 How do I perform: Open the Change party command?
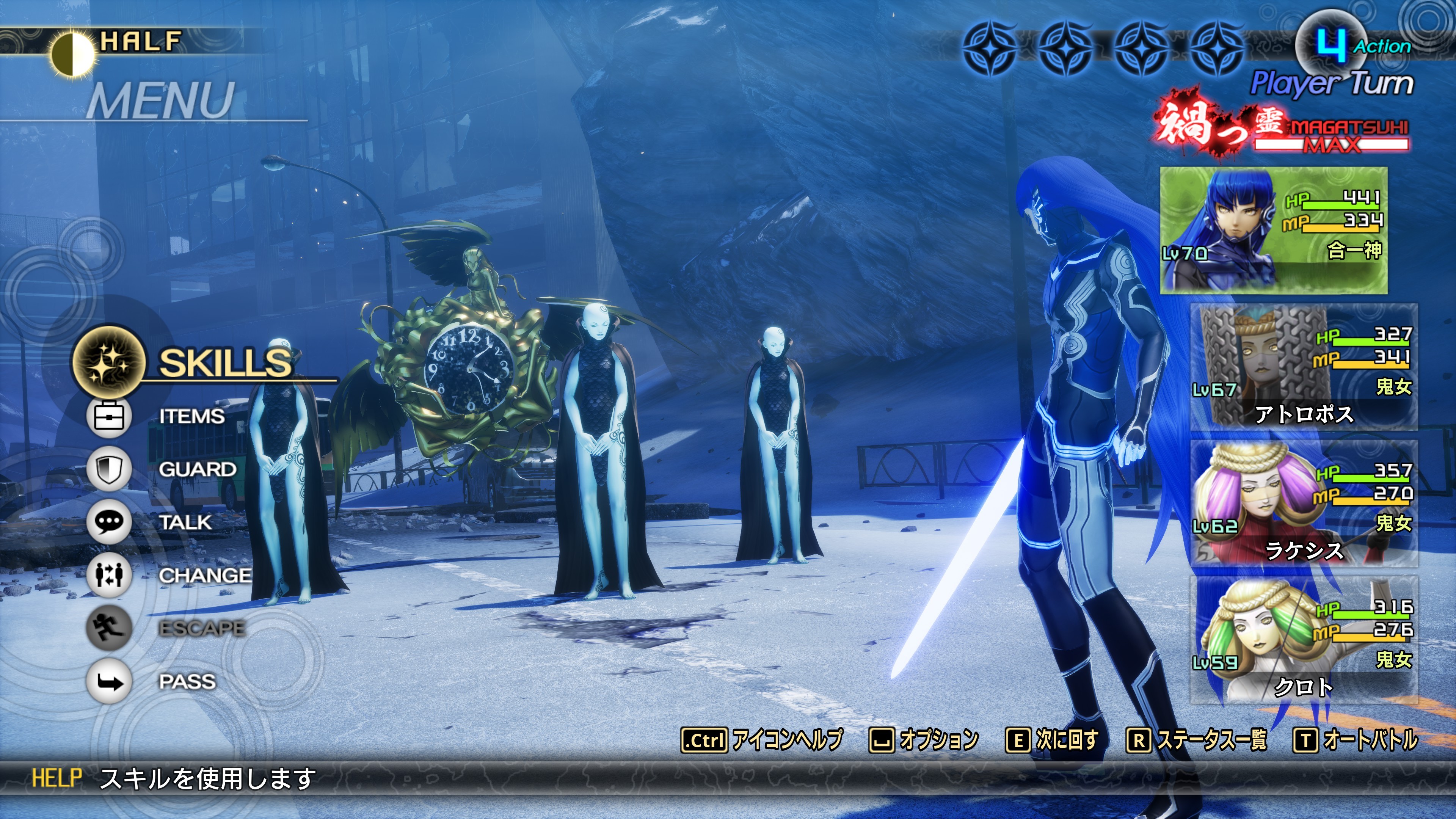(204, 576)
